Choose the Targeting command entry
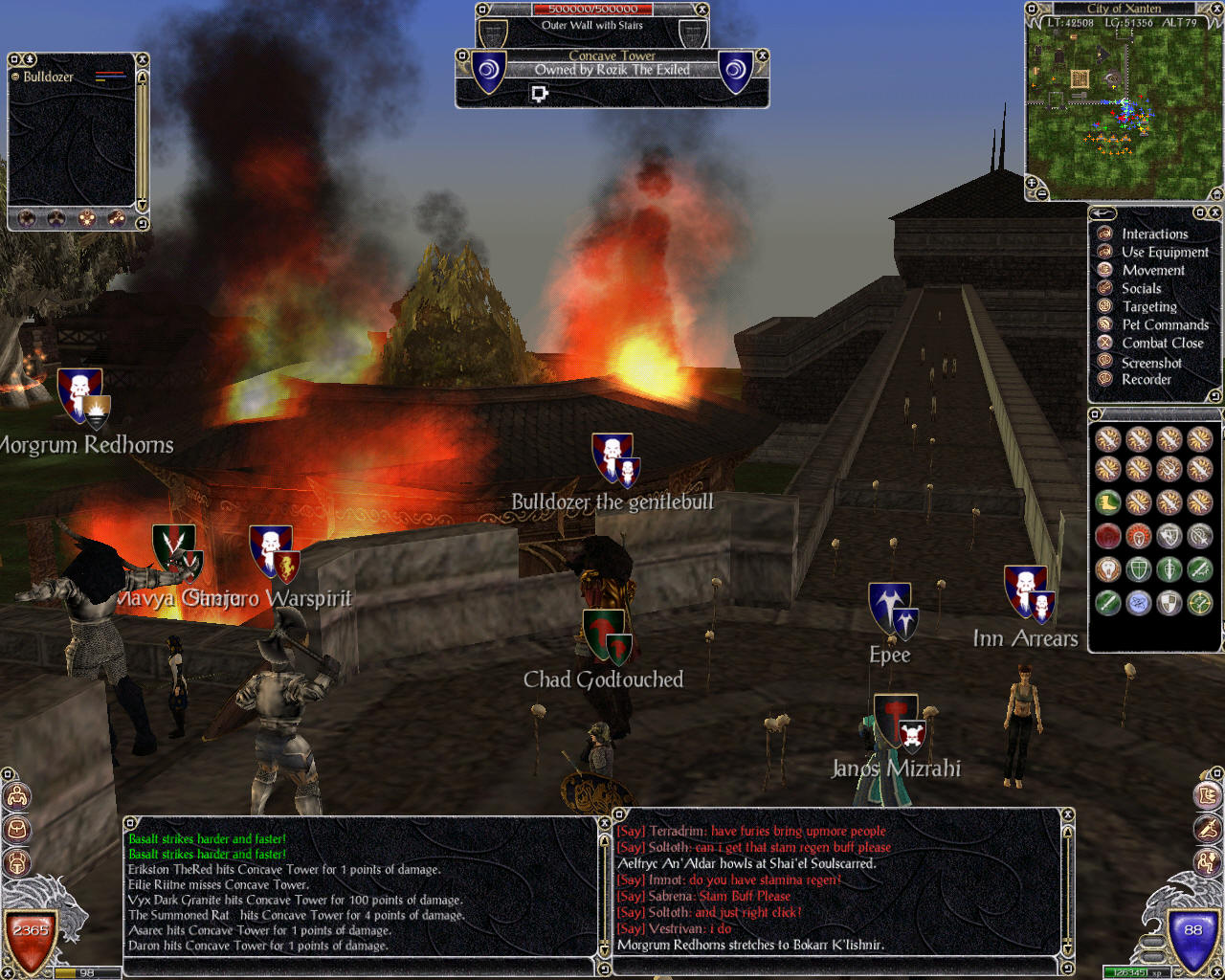 tap(1148, 306)
